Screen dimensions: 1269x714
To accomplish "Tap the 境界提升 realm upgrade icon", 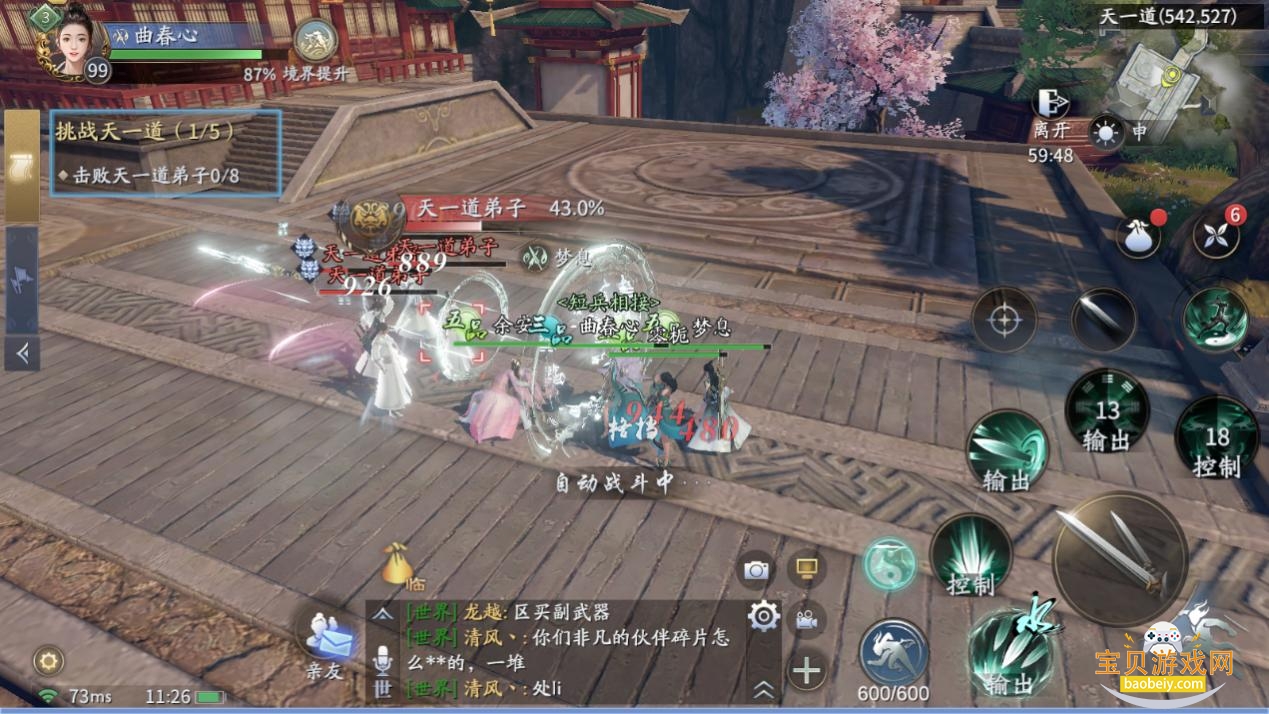I will (x=315, y=42).
